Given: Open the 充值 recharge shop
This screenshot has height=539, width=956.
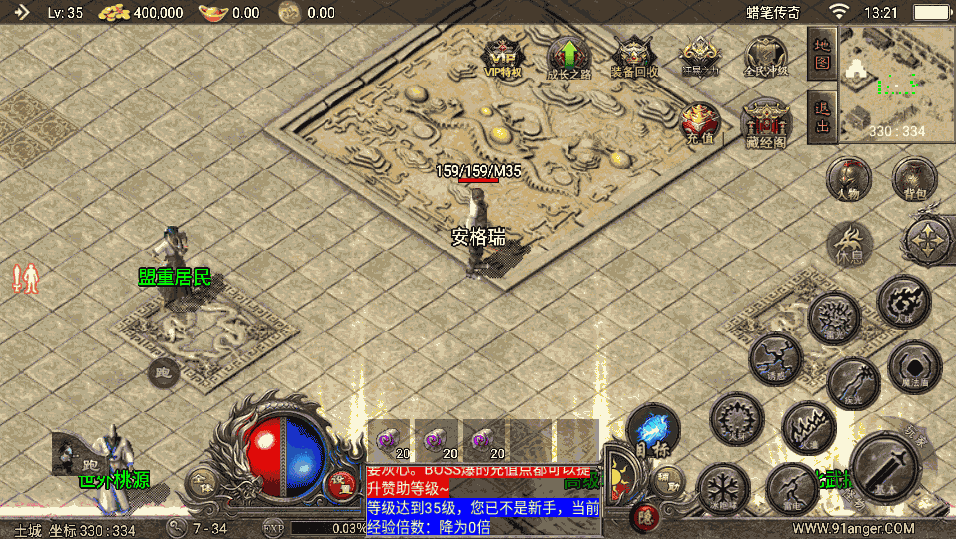Looking at the screenshot, I should tap(701, 122).
